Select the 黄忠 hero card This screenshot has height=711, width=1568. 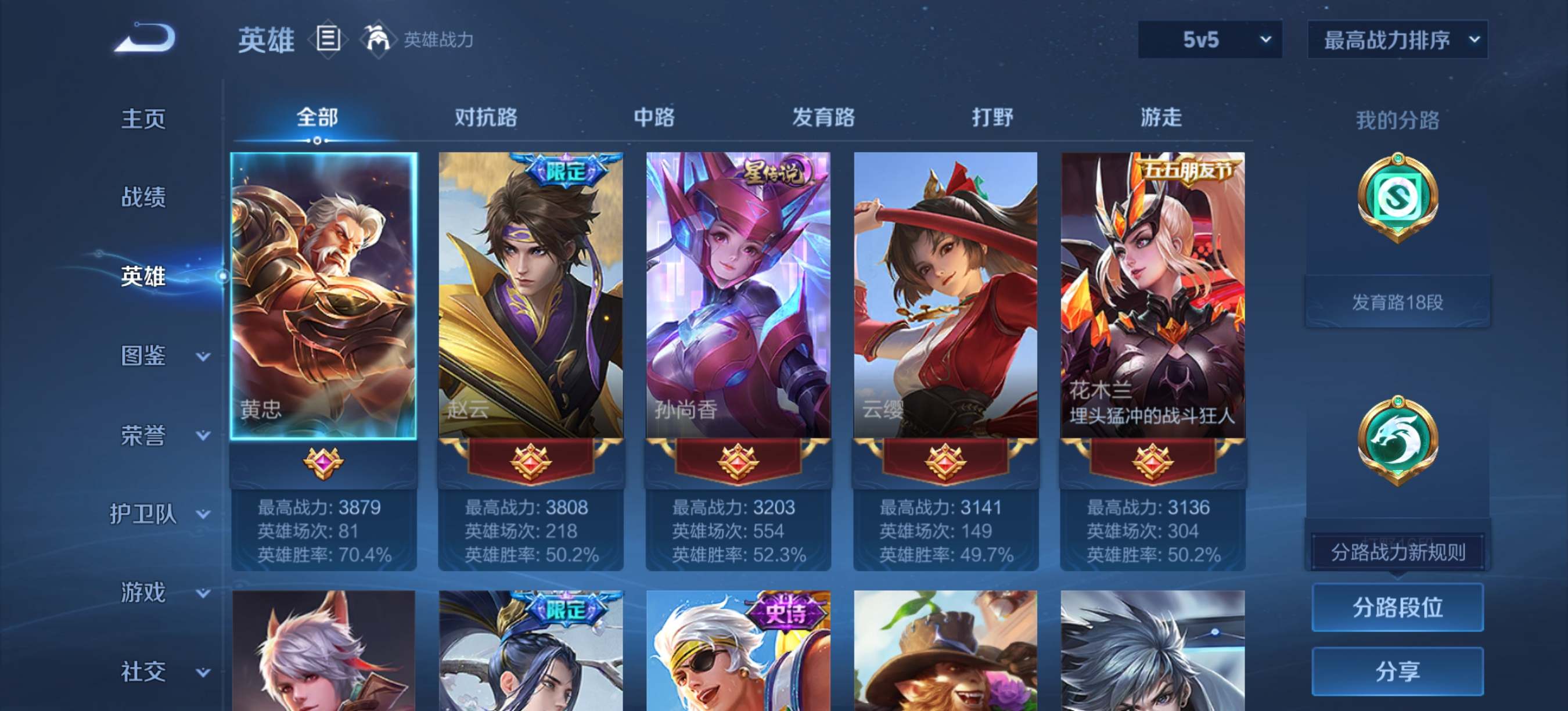[x=324, y=295]
